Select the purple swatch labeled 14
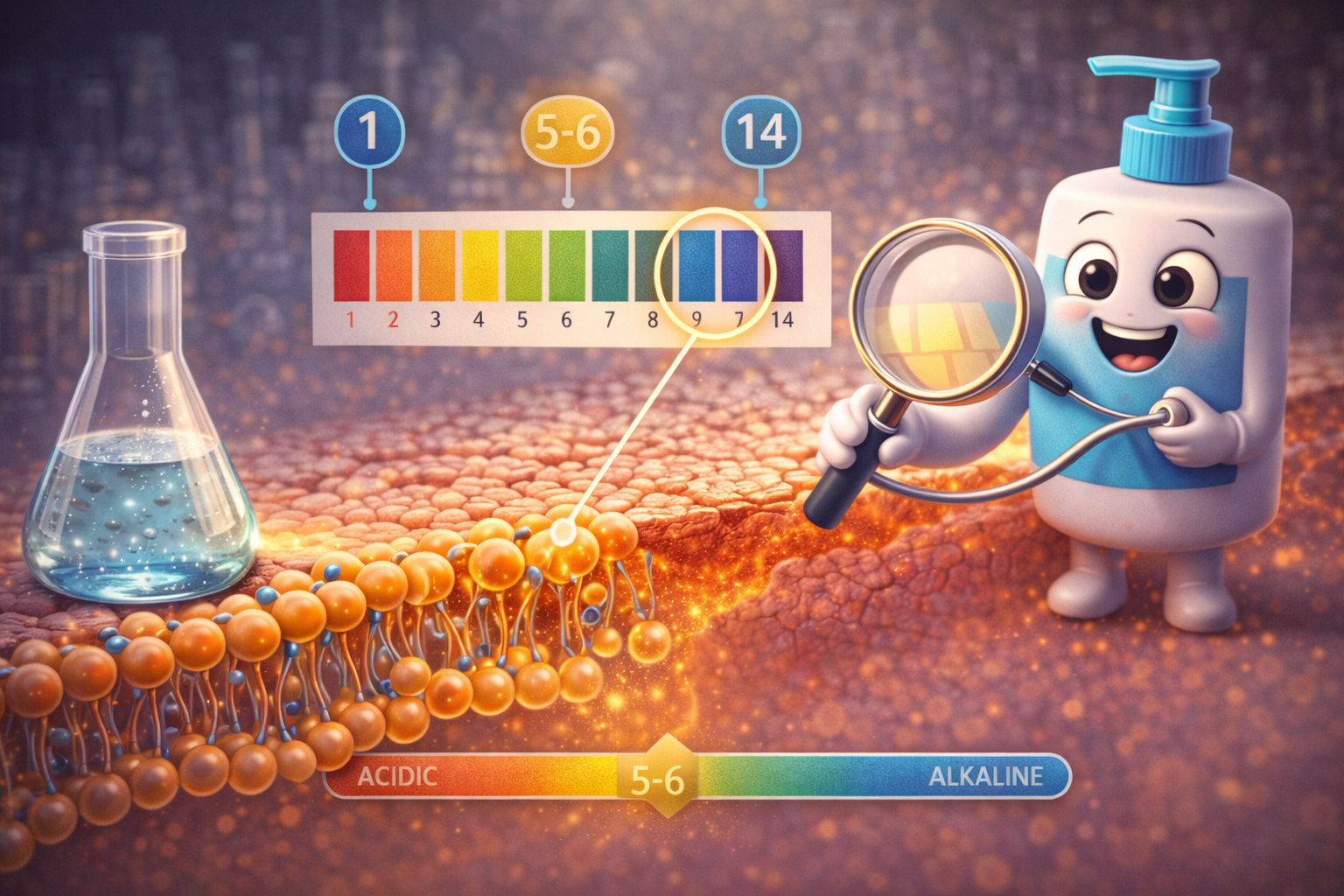Viewport: 1344px width, 896px height. click(785, 265)
